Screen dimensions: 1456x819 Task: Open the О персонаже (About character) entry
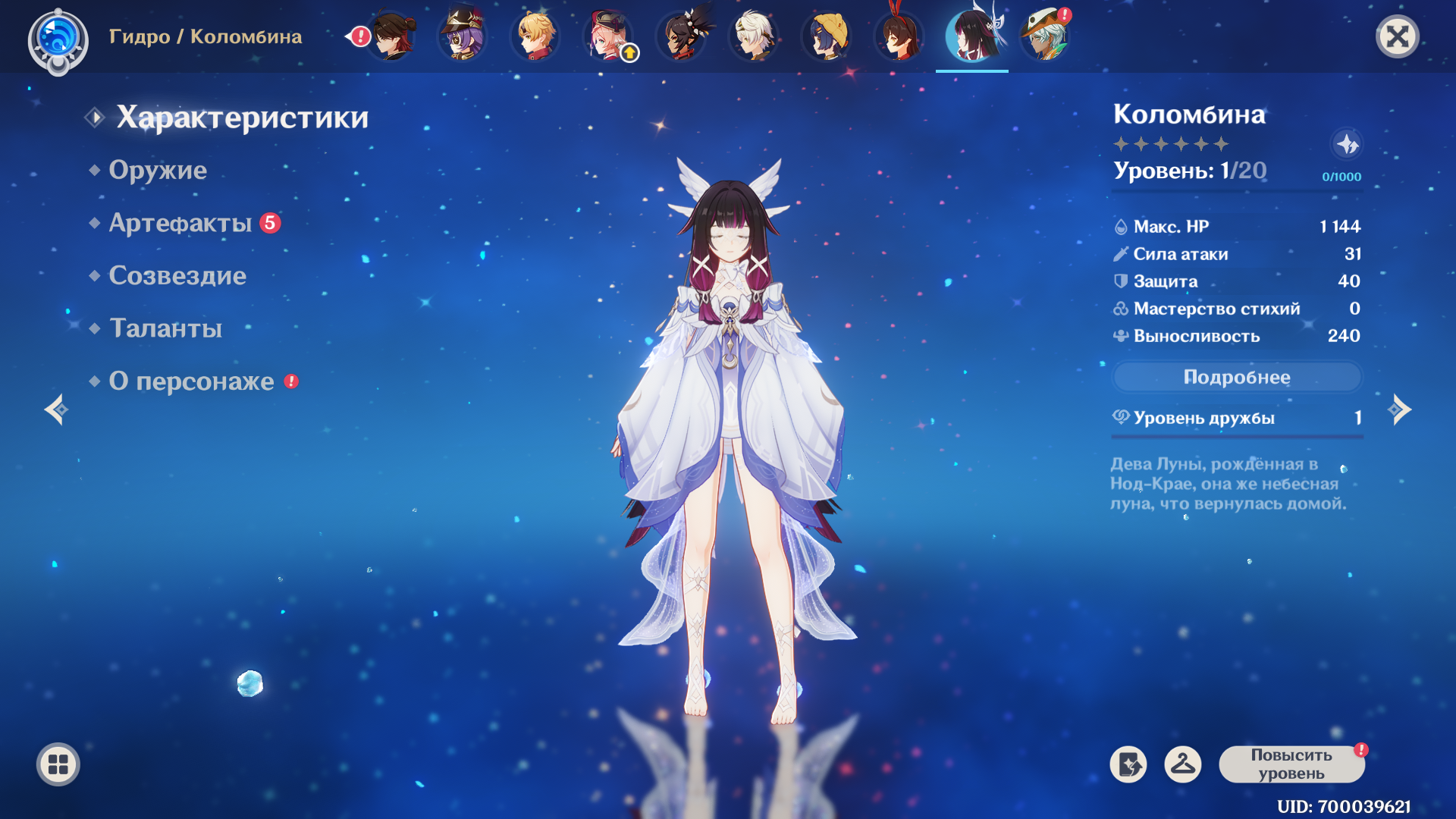[x=191, y=381]
